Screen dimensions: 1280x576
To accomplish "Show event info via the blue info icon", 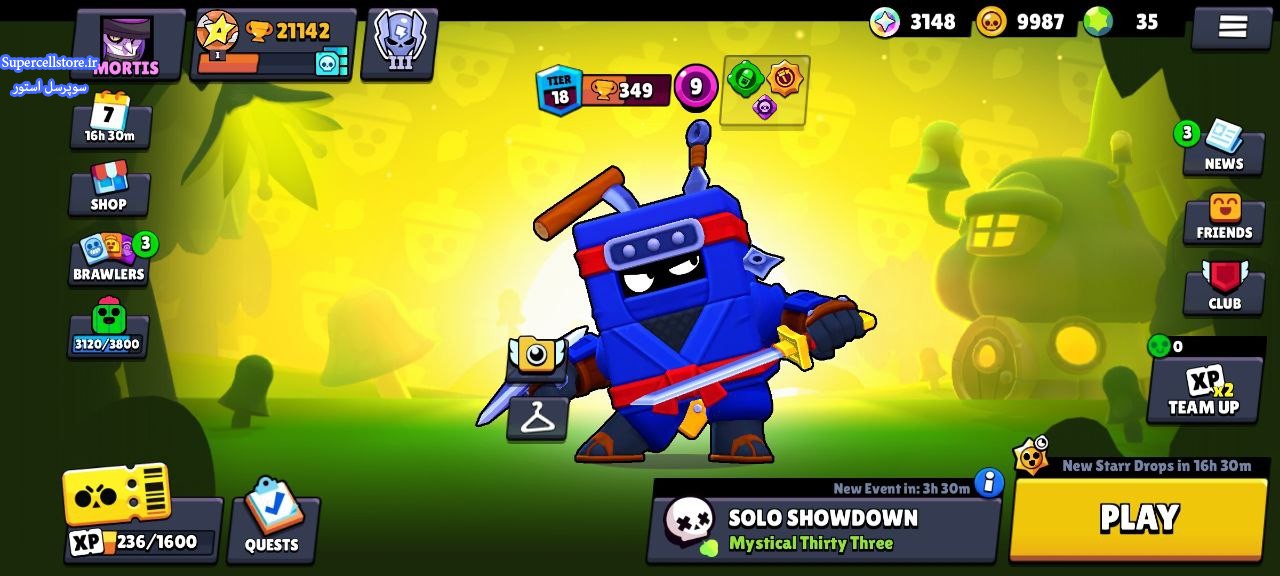I will [x=988, y=483].
